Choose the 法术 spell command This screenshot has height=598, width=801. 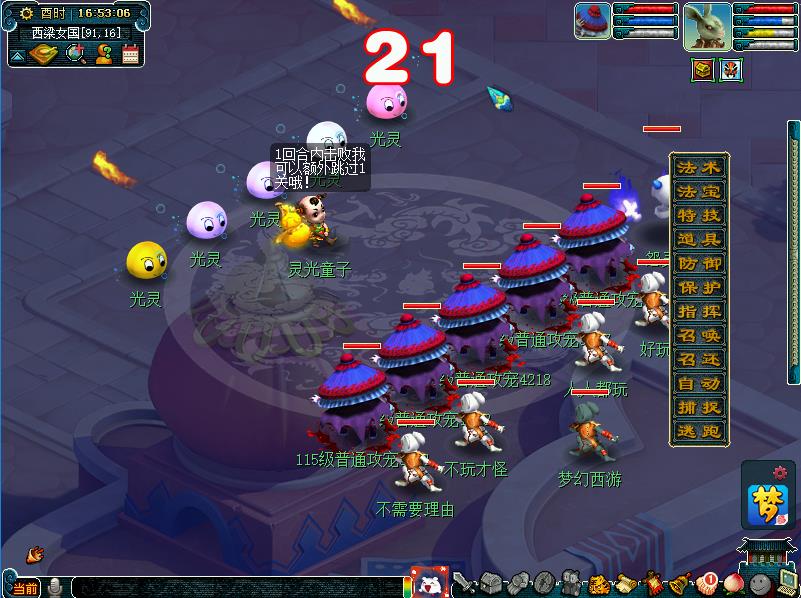tap(698, 167)
